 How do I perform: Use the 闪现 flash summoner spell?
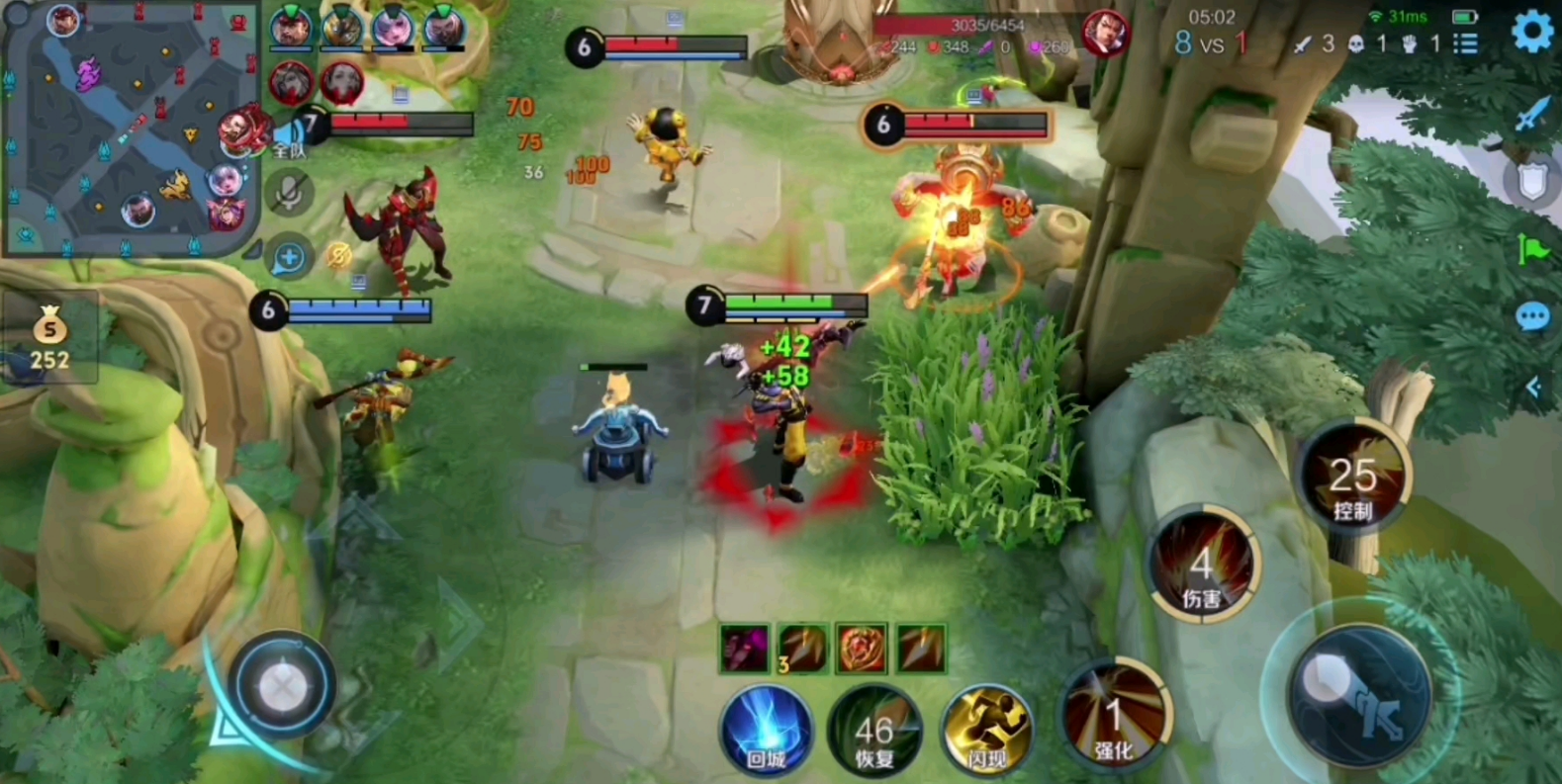(986, 731)
